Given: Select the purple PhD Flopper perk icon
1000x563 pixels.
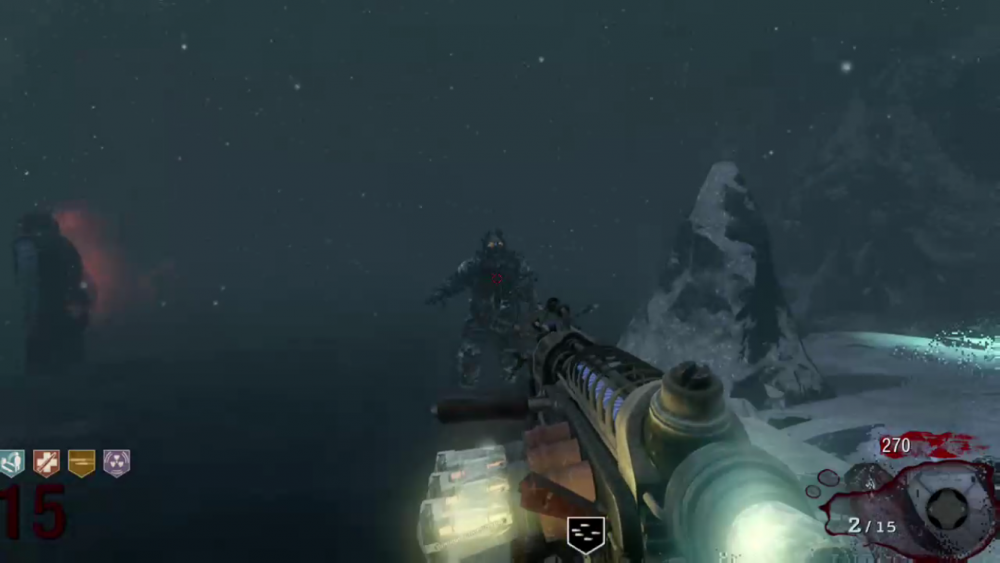Looking at the screenshot, I should click(x=117, y=463).
